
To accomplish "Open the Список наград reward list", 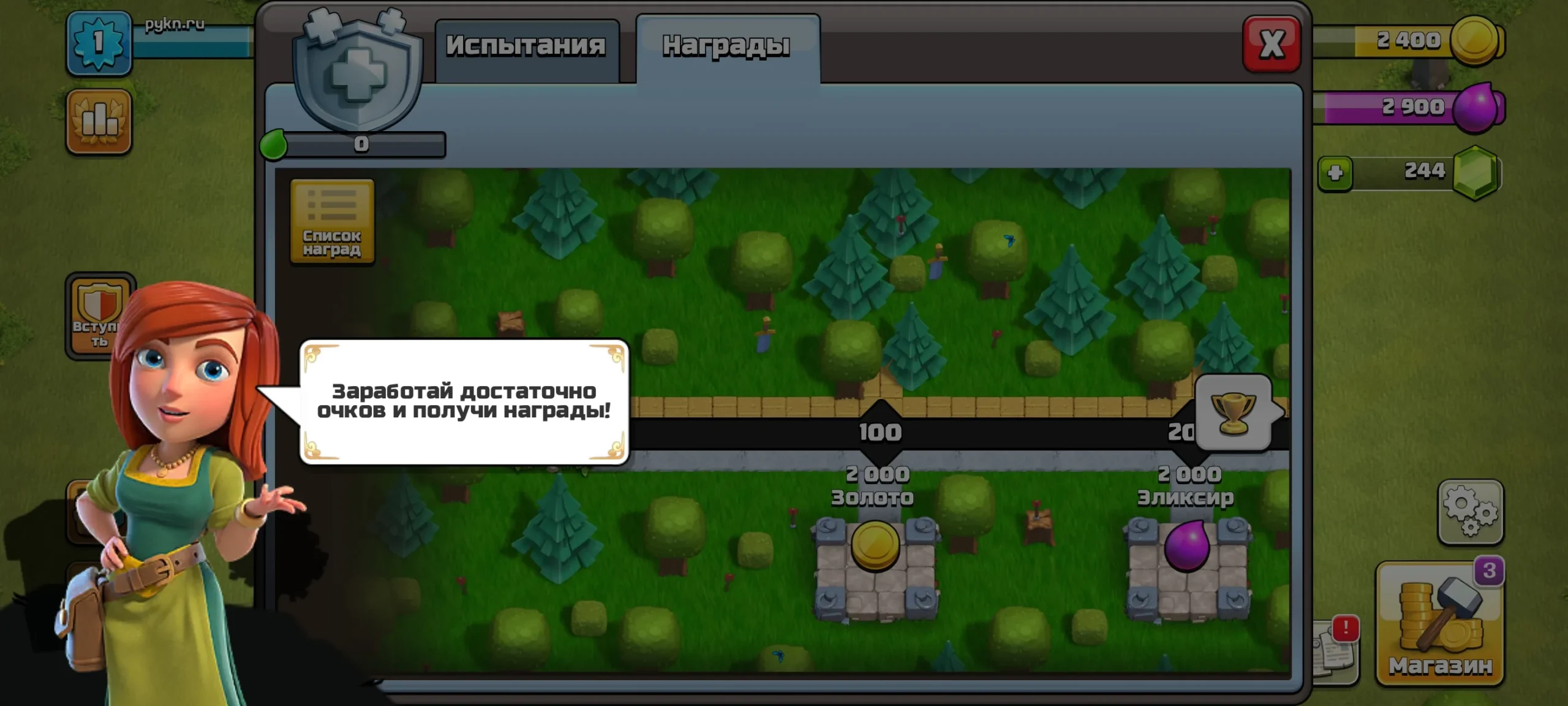I will (333, 221).
